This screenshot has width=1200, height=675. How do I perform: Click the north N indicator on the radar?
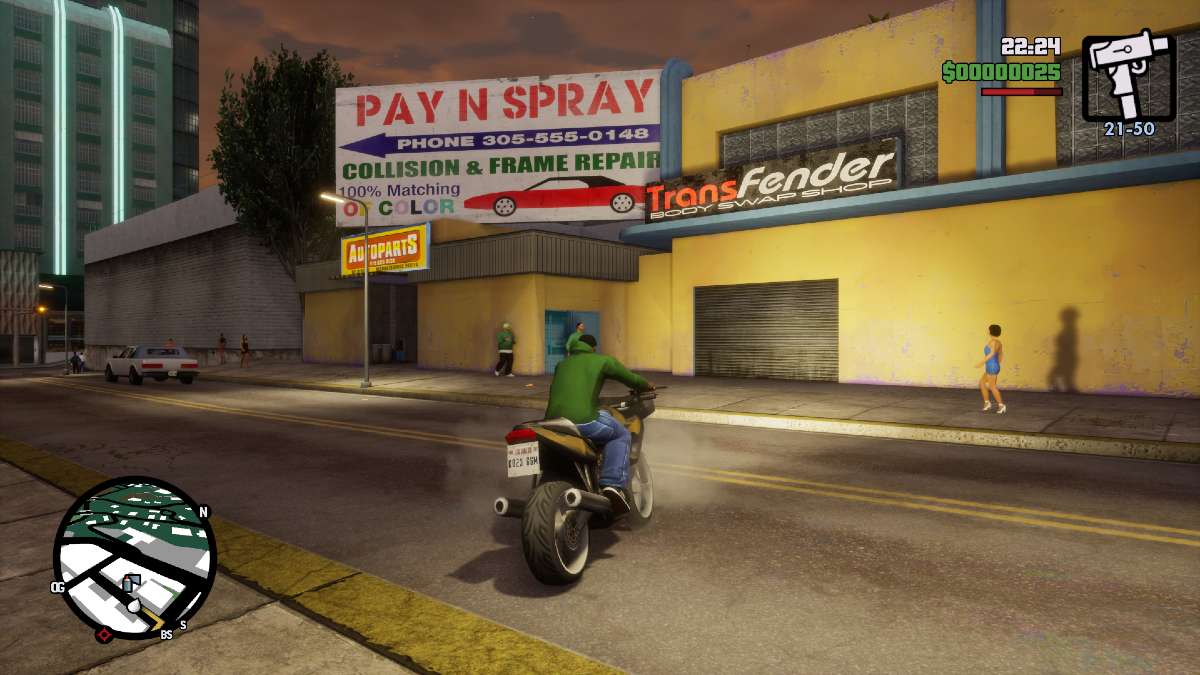tap(204, 512)
